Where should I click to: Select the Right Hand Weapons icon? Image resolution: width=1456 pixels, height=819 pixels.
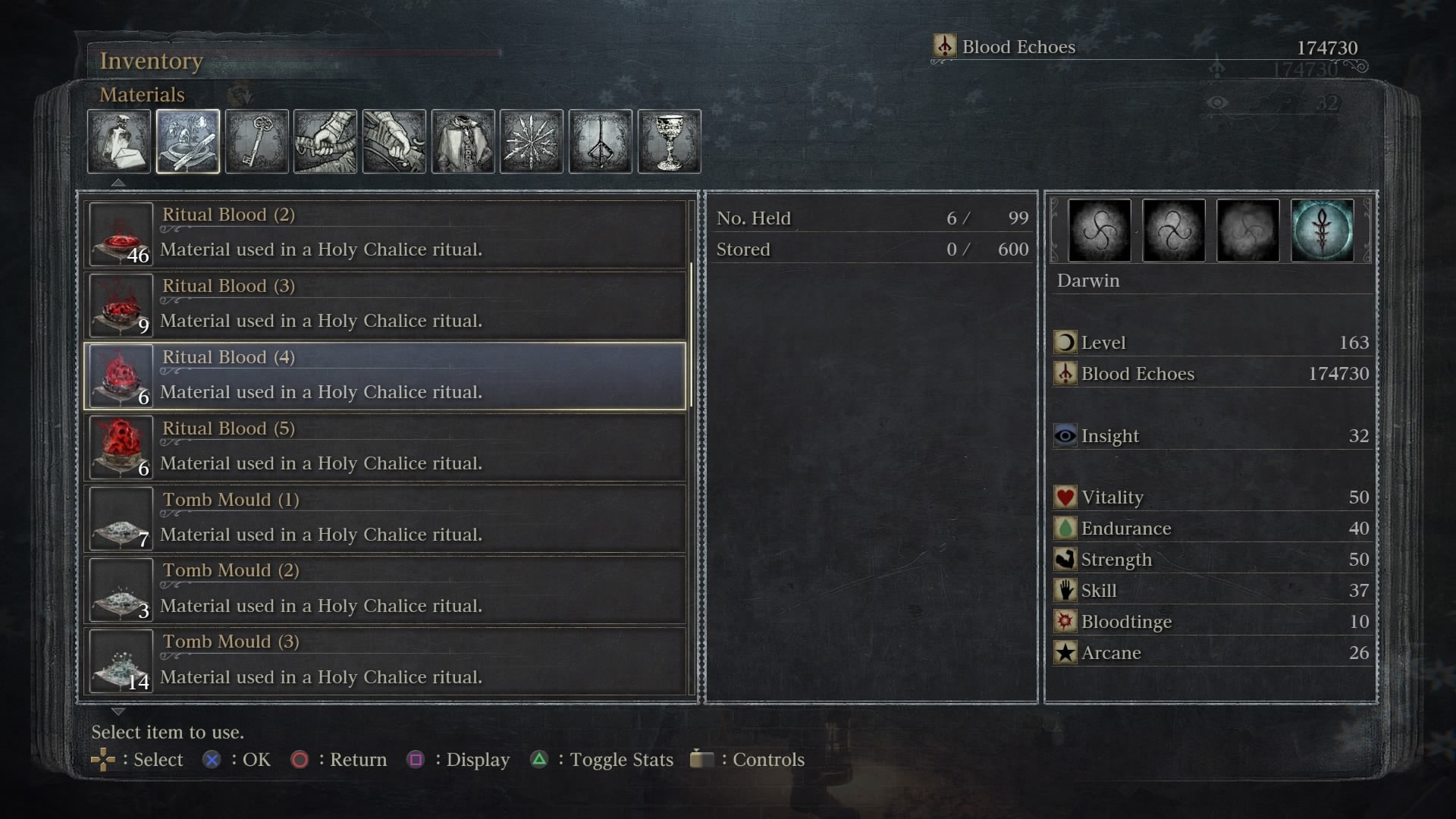(x=325, y=140)
